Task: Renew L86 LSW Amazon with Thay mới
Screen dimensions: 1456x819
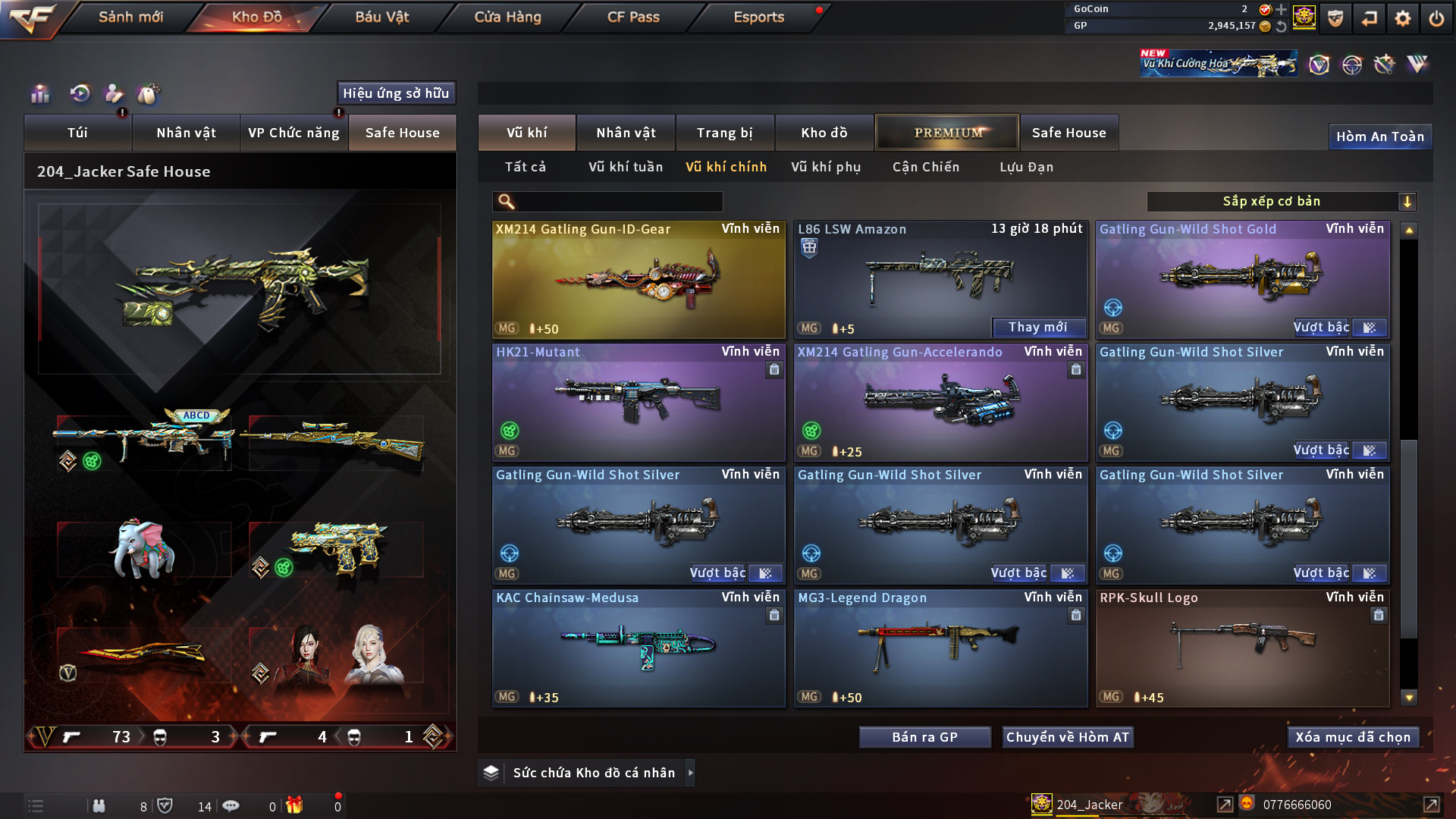Action: pos(1037,328)
